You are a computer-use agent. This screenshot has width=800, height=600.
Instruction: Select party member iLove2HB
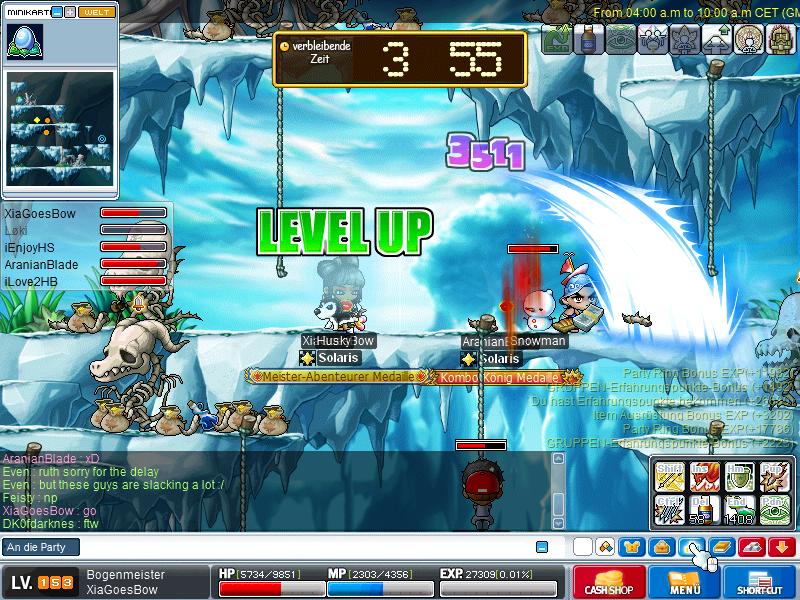pyautogui.click(x=30, y=282)
